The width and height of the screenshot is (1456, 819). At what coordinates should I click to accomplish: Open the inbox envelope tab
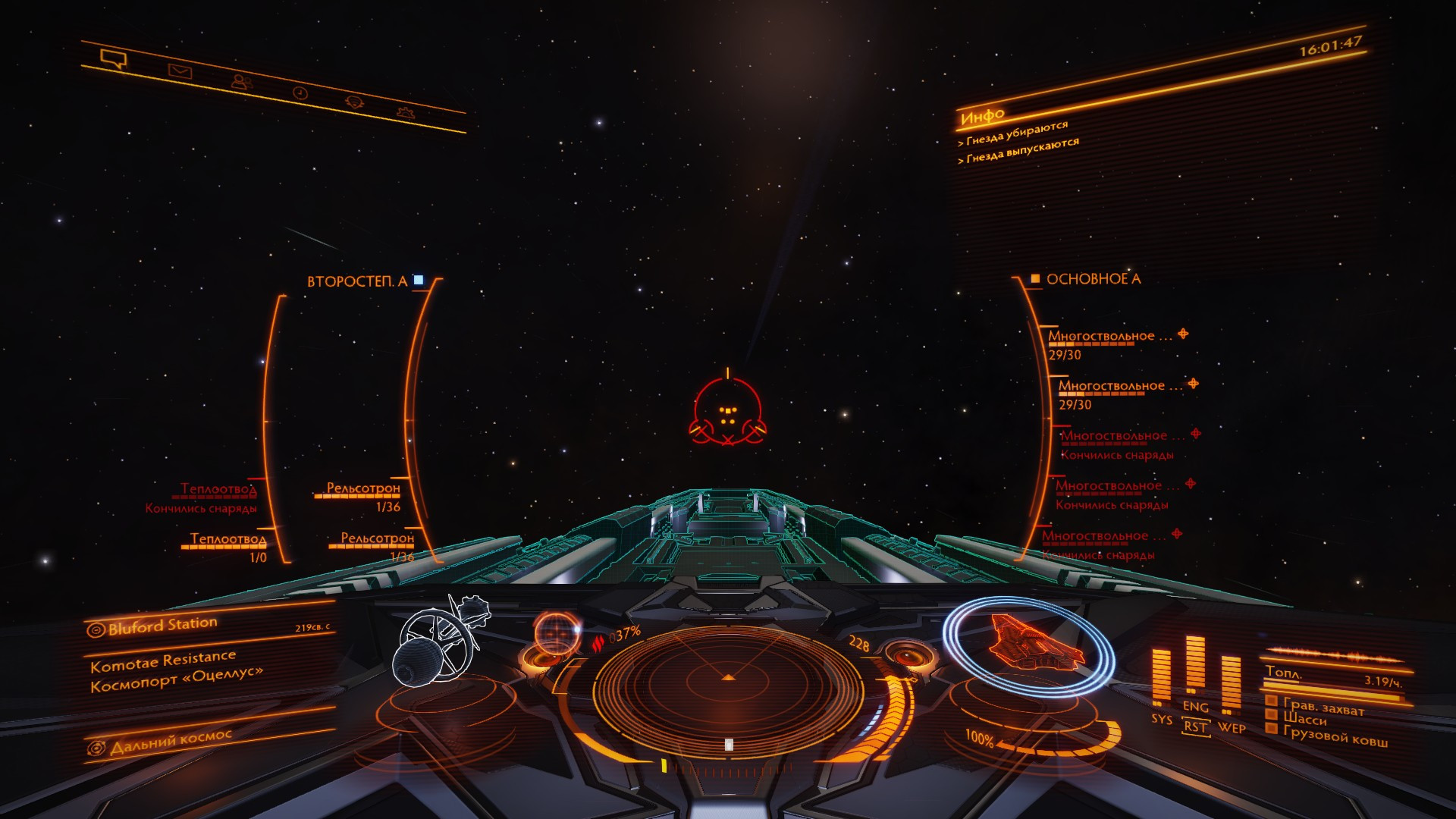[x=180, y=72]
